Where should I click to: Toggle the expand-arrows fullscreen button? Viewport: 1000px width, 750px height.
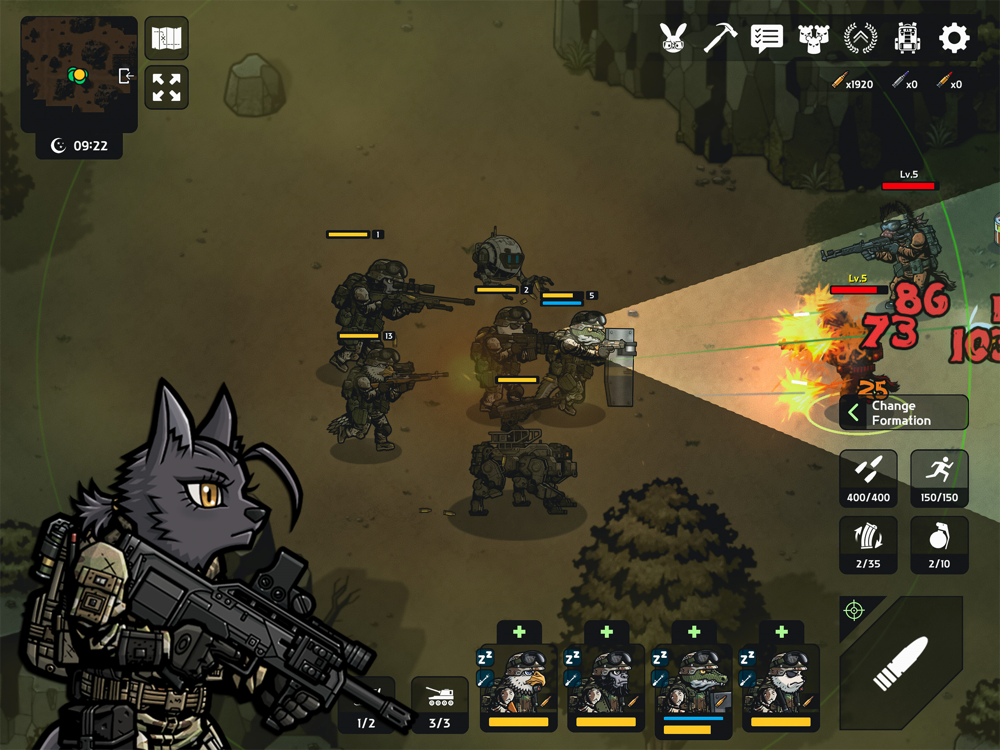coord(166,88)
